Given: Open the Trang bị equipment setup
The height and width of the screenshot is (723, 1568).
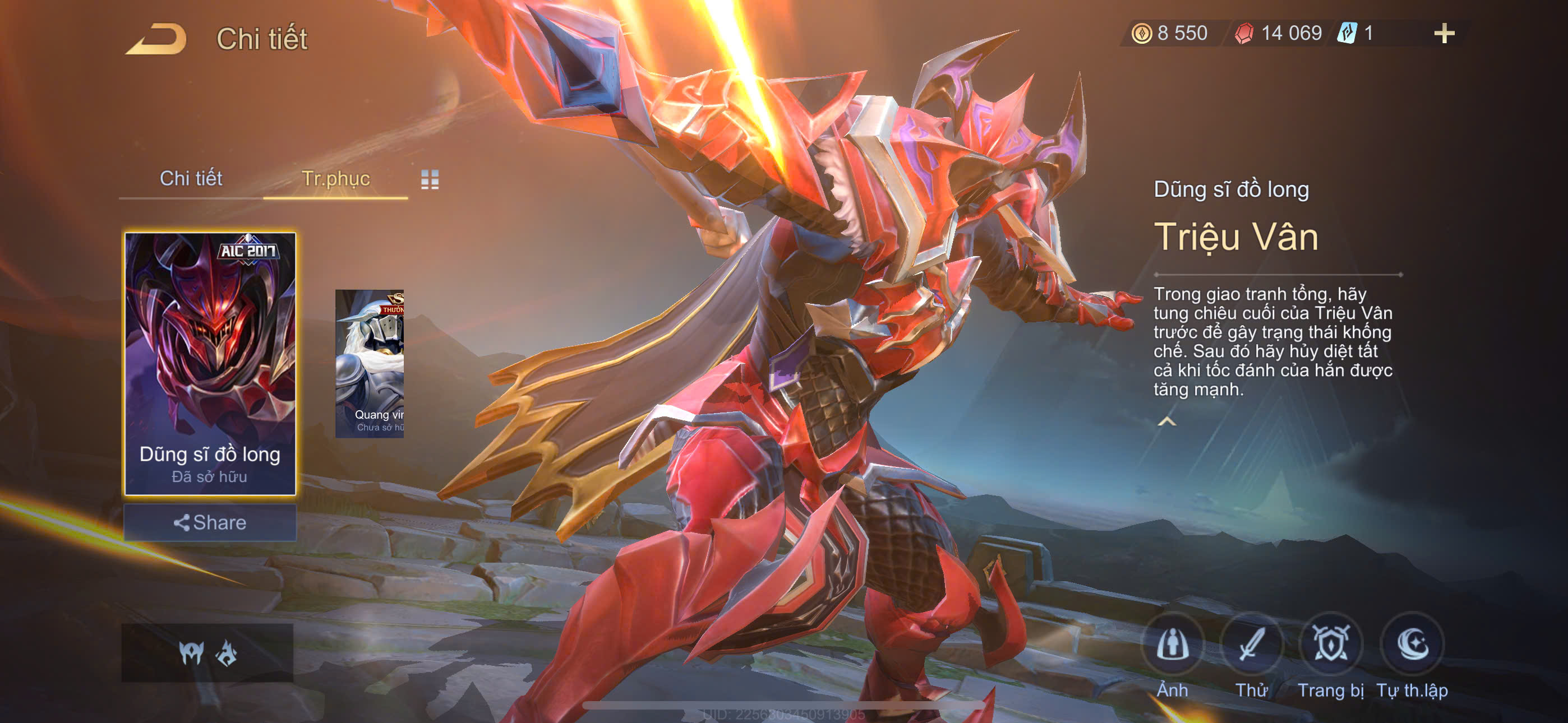Looking at the screenshot, I should (1331, 645).
